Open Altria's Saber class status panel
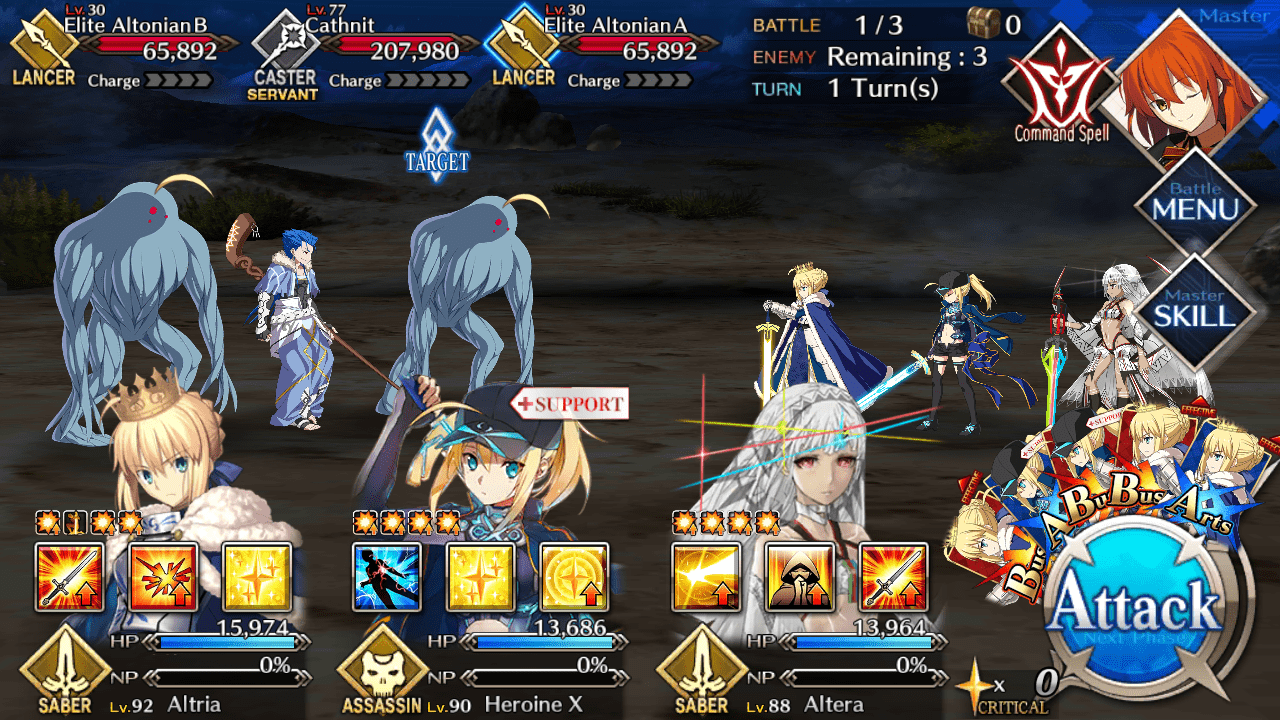Screen dimensions: 1280x720 tap(65, 670)
